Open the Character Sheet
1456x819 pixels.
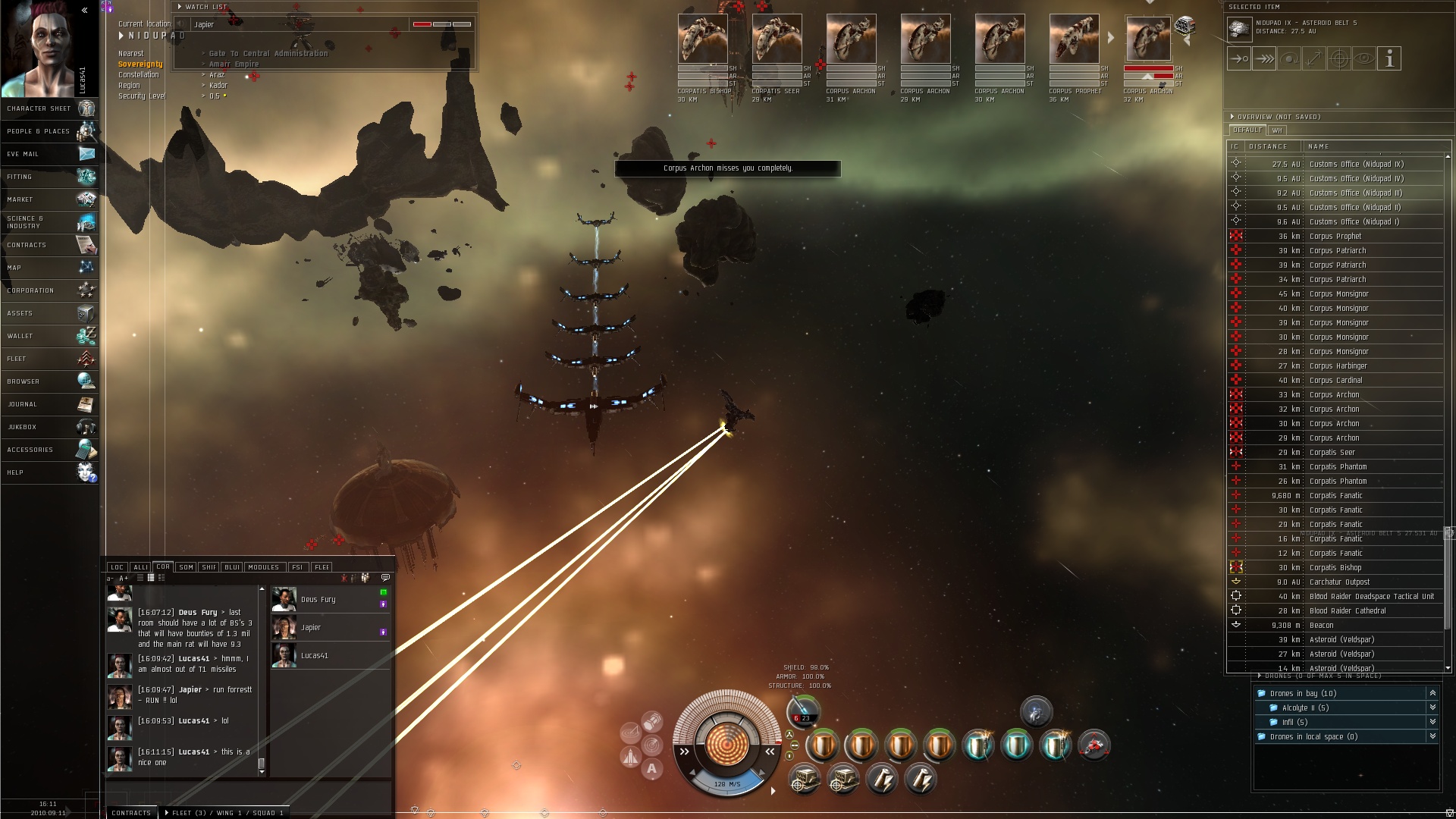pyautogui.click(x=49, y=108)
